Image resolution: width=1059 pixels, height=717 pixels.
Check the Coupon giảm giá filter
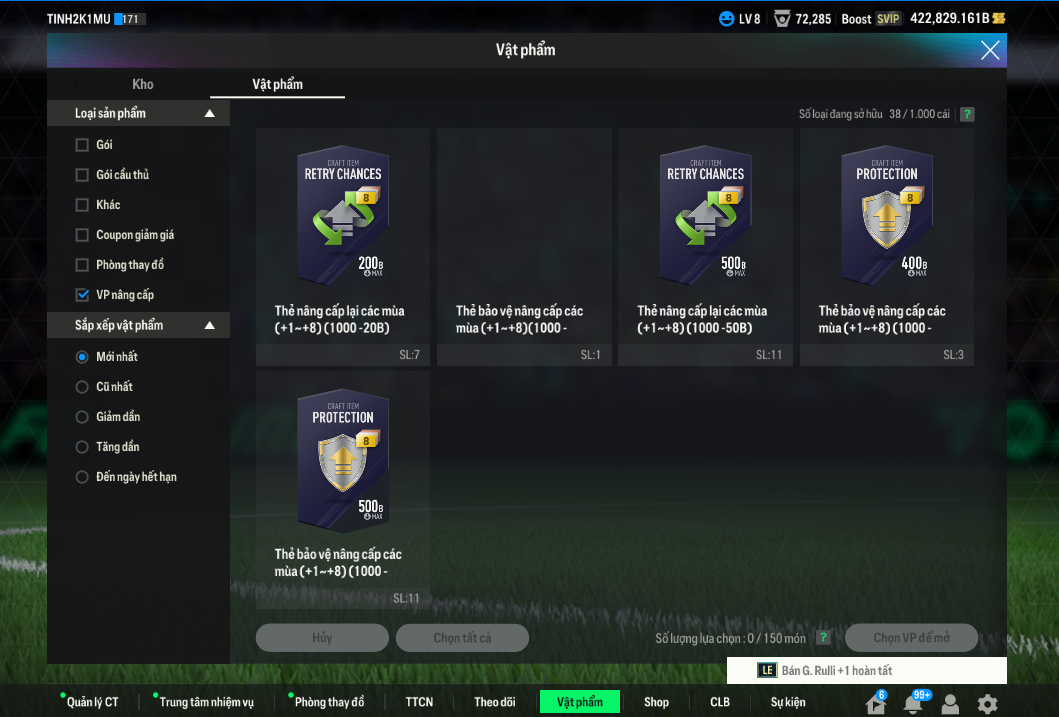coord(82,235)
